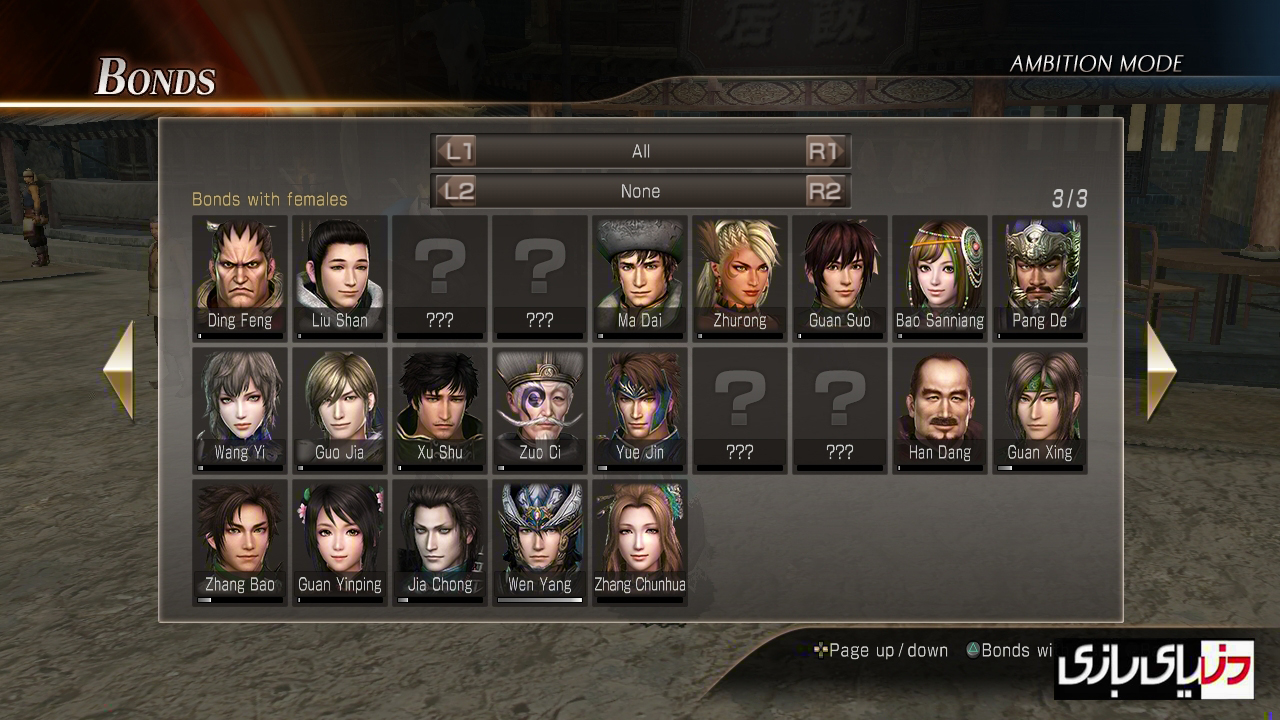Select Zhang Bao's character tile

[240, 542]
